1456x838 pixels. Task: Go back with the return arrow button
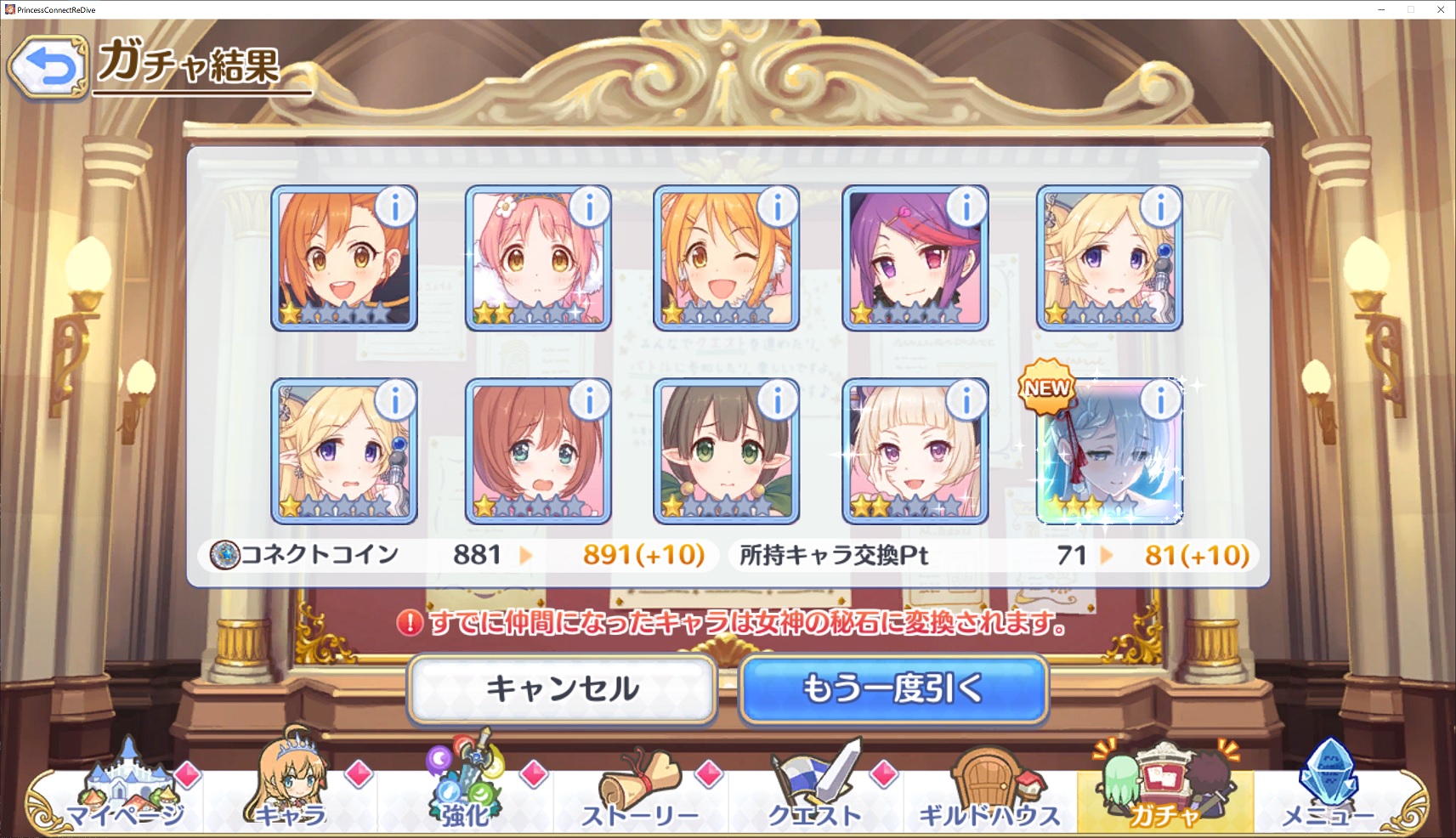(x=48, y=67)
